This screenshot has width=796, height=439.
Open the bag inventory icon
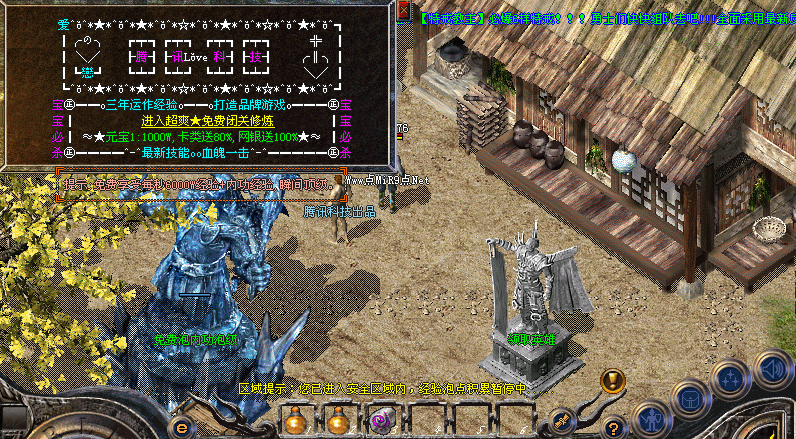tap(689, 399)
